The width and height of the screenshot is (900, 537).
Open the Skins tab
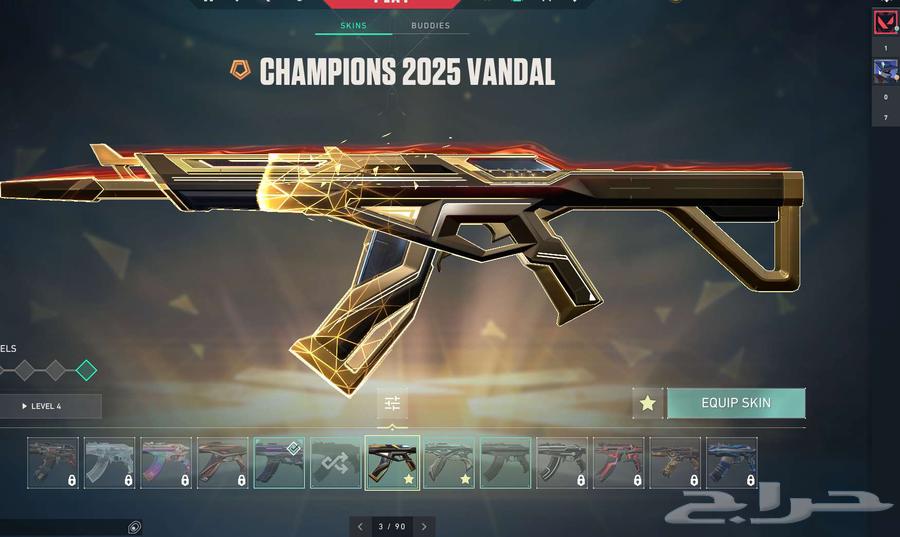coord(353,26)
